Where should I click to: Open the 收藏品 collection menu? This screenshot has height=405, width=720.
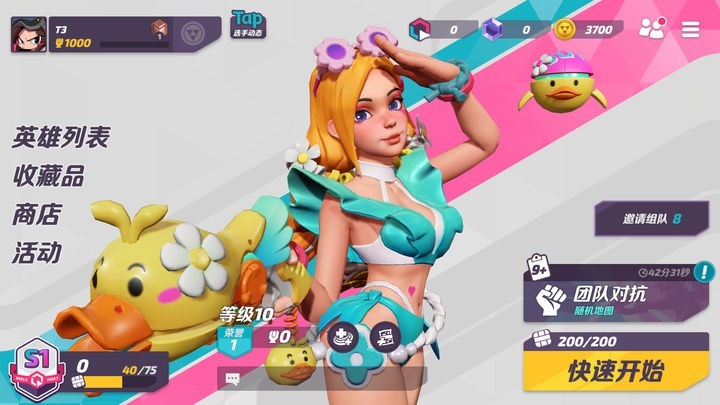(48, 176)
